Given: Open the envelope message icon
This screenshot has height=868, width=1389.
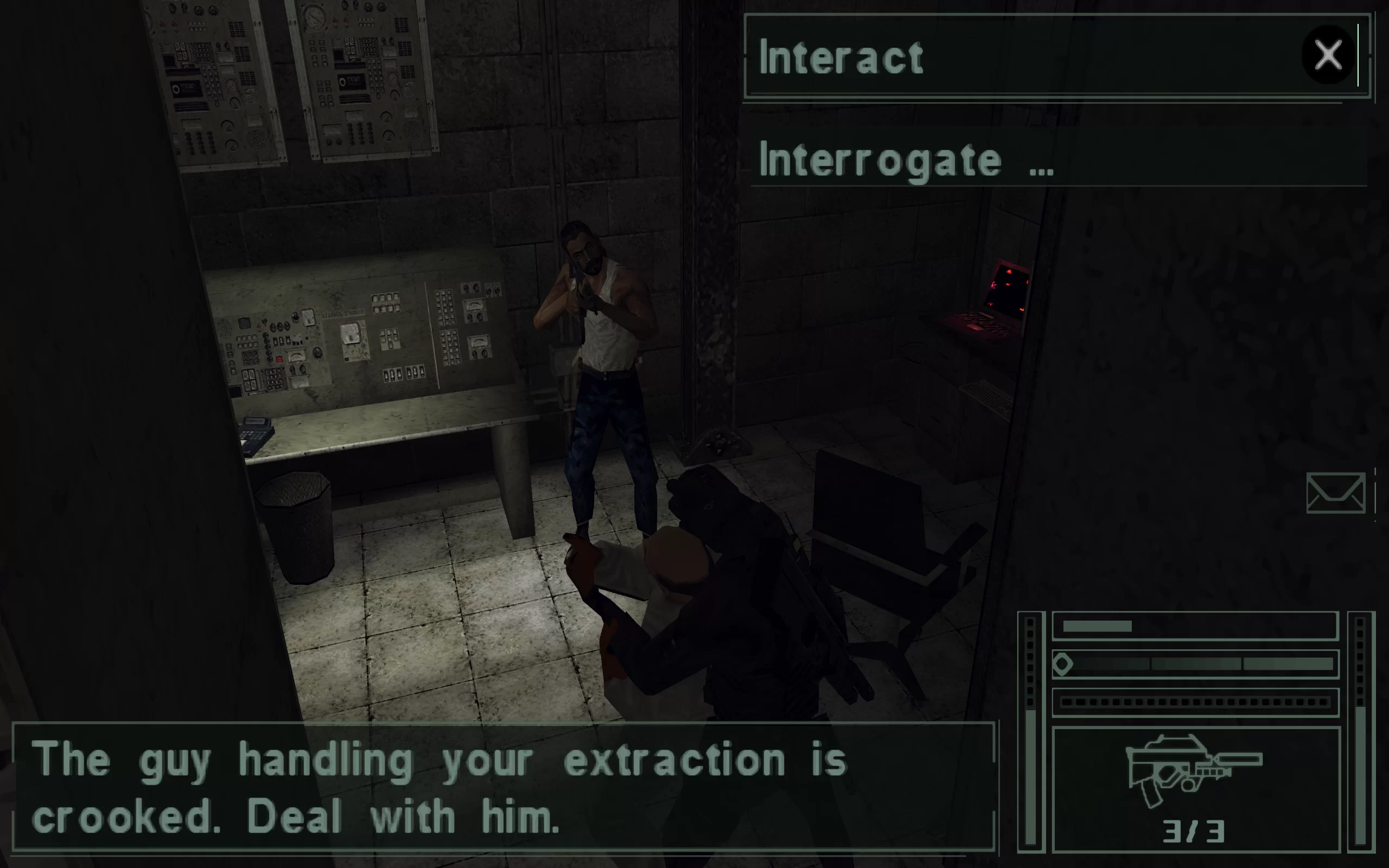Looking at the screenshot, I should pos(1335,493).
